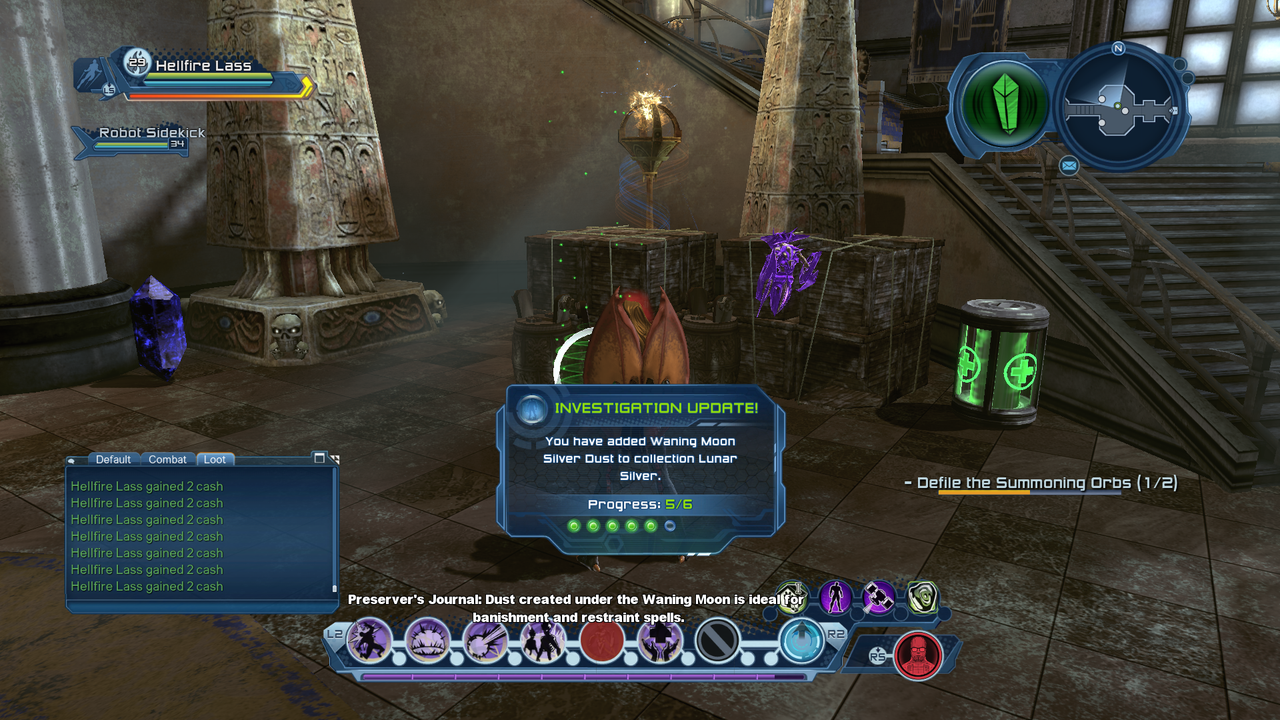Activate the two silhouettes ability
The image size is (1280, 720).
[x=543, y=641]
